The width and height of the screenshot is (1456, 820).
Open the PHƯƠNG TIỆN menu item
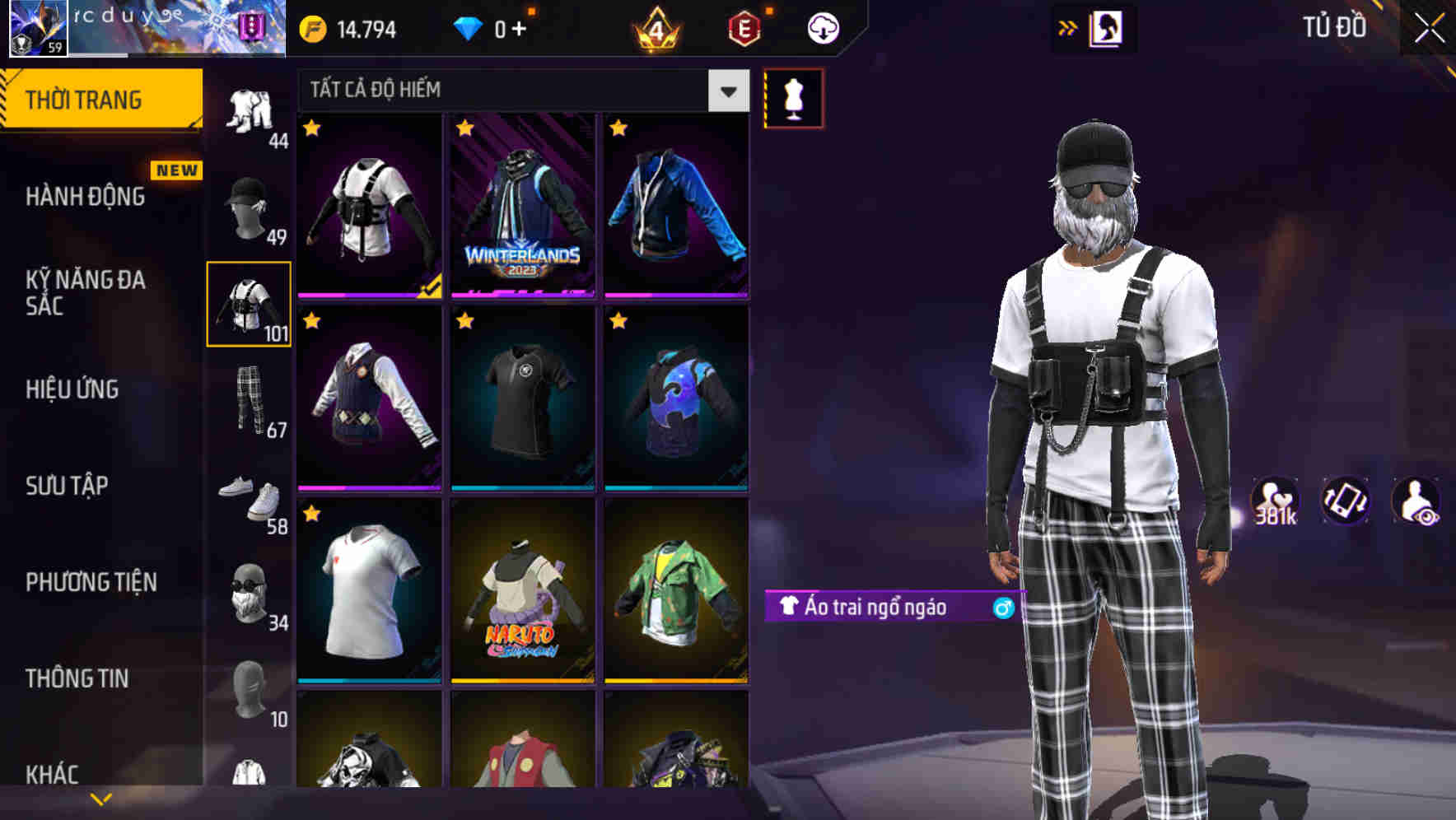click(91, 582)
